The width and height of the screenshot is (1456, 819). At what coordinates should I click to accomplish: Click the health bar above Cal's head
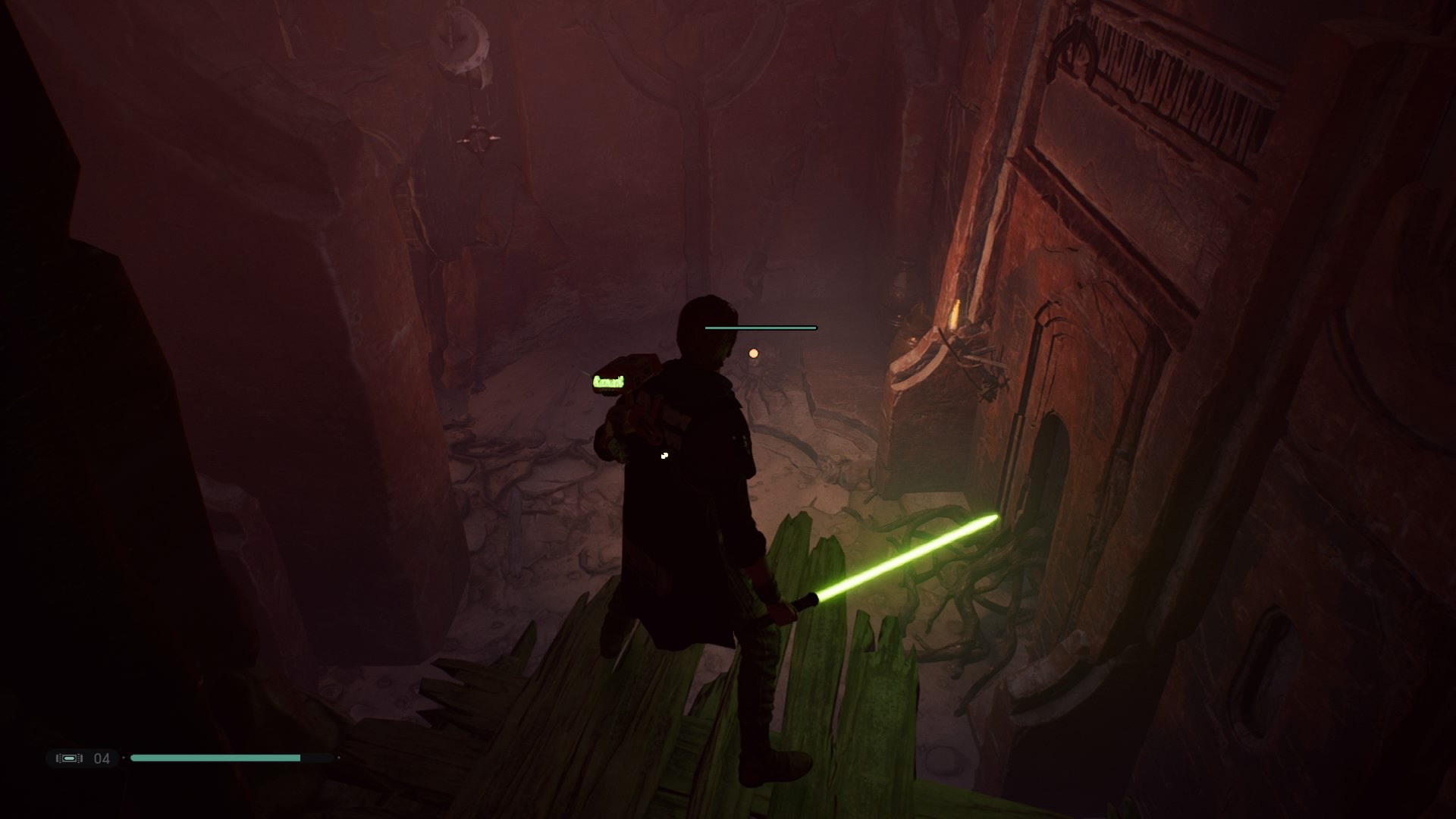761,328
